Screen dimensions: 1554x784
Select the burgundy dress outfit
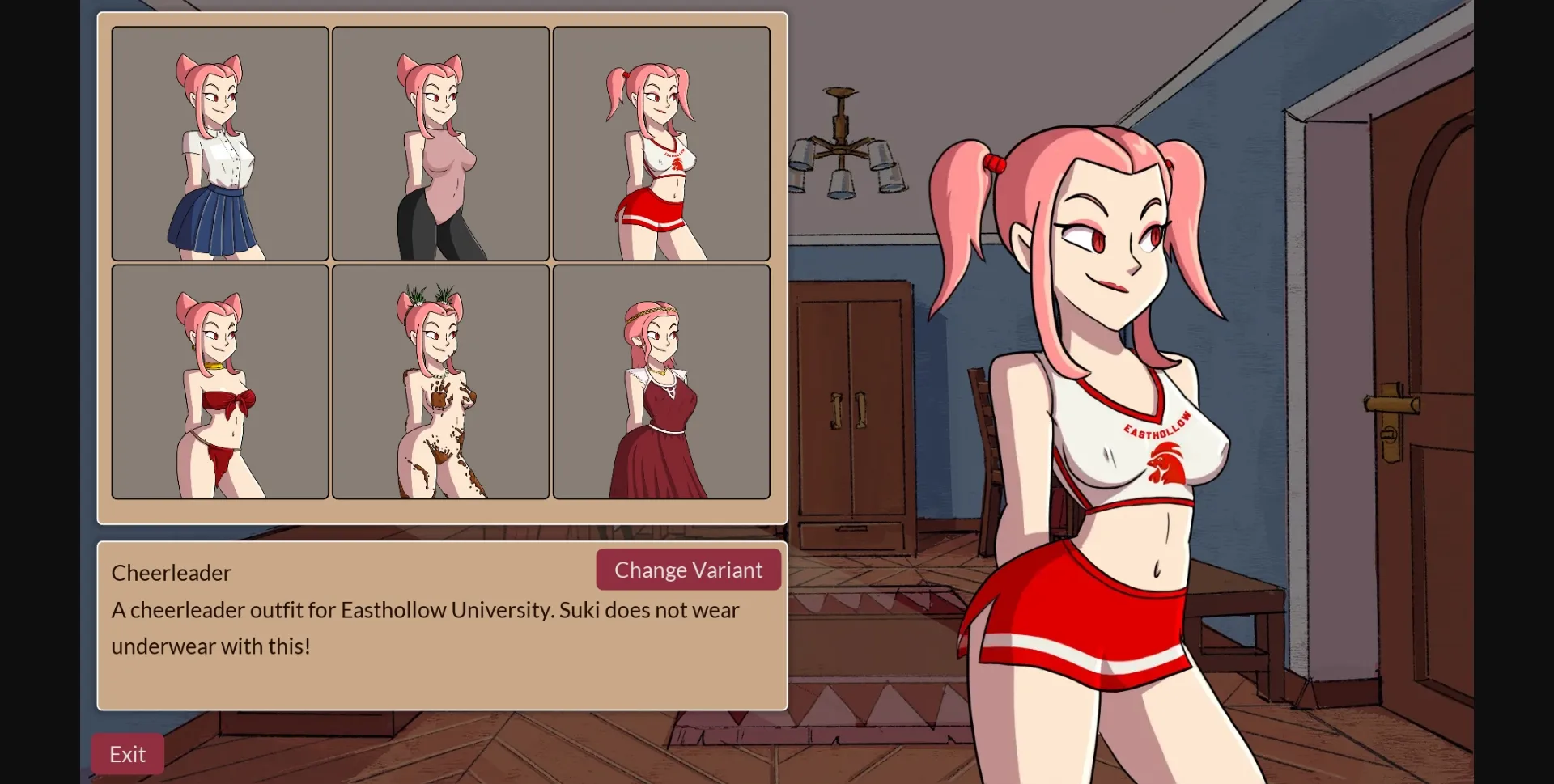(x=661, y=381)
